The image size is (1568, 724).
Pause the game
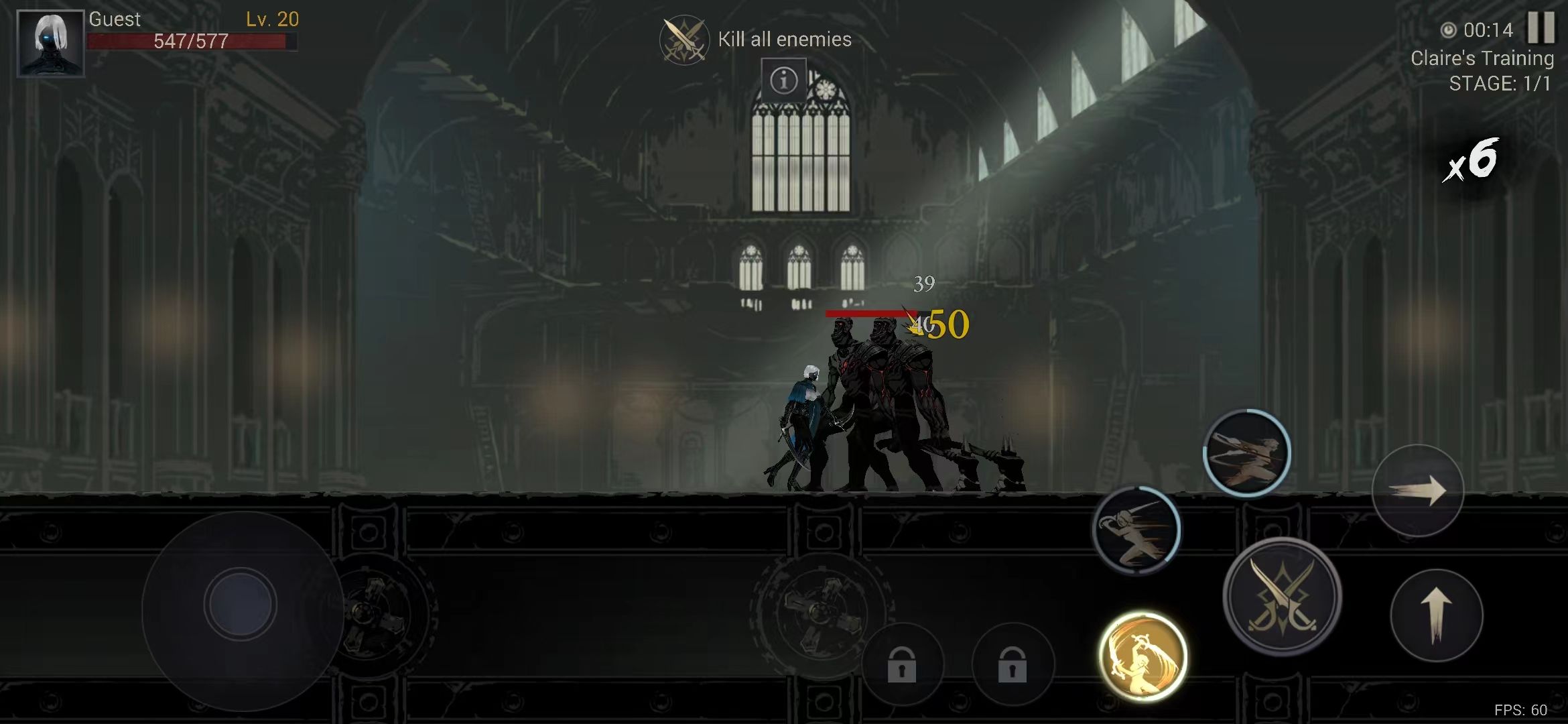[1540, 28]
